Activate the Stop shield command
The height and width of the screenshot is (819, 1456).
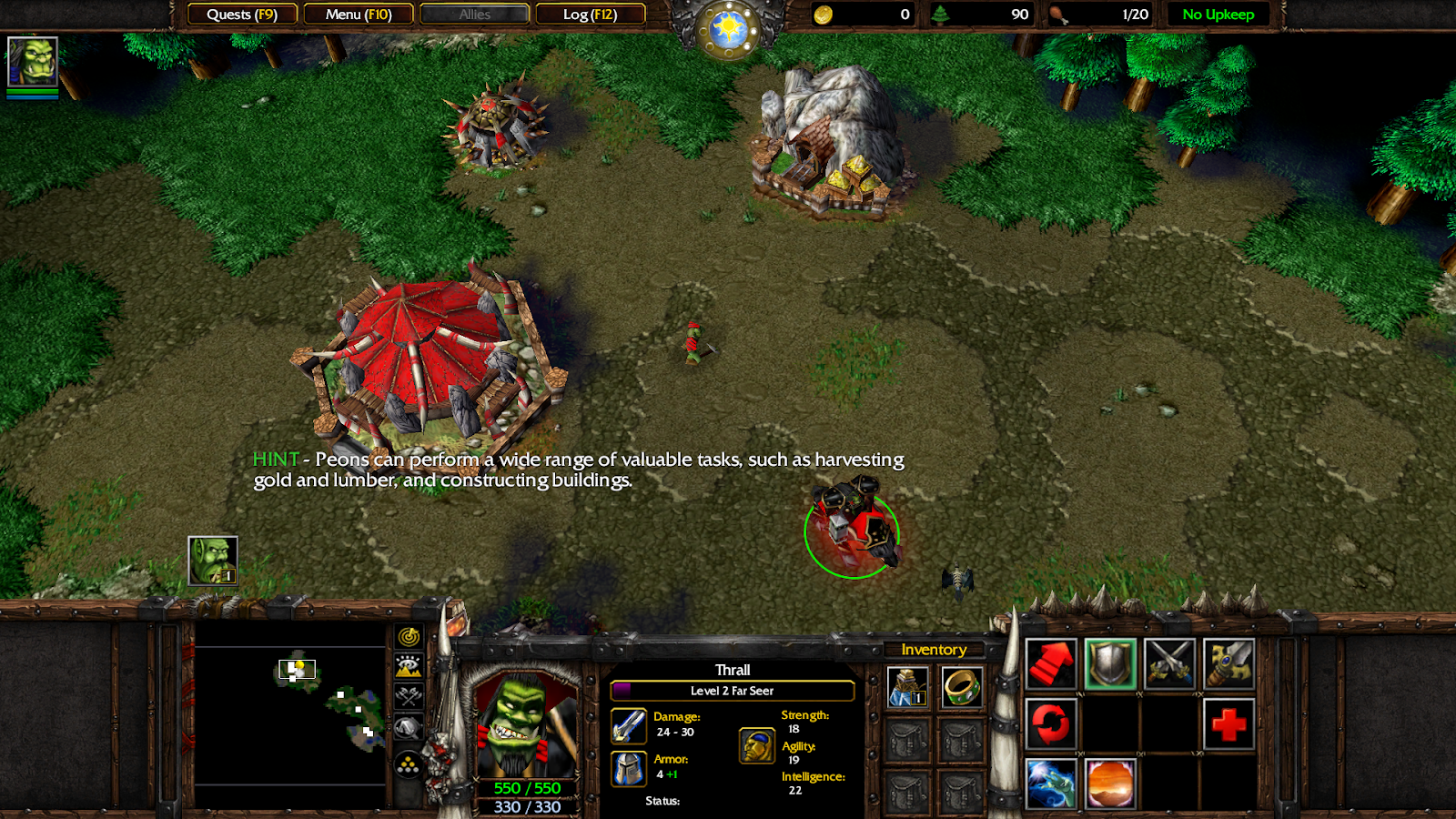click(x=1110, y=663)
